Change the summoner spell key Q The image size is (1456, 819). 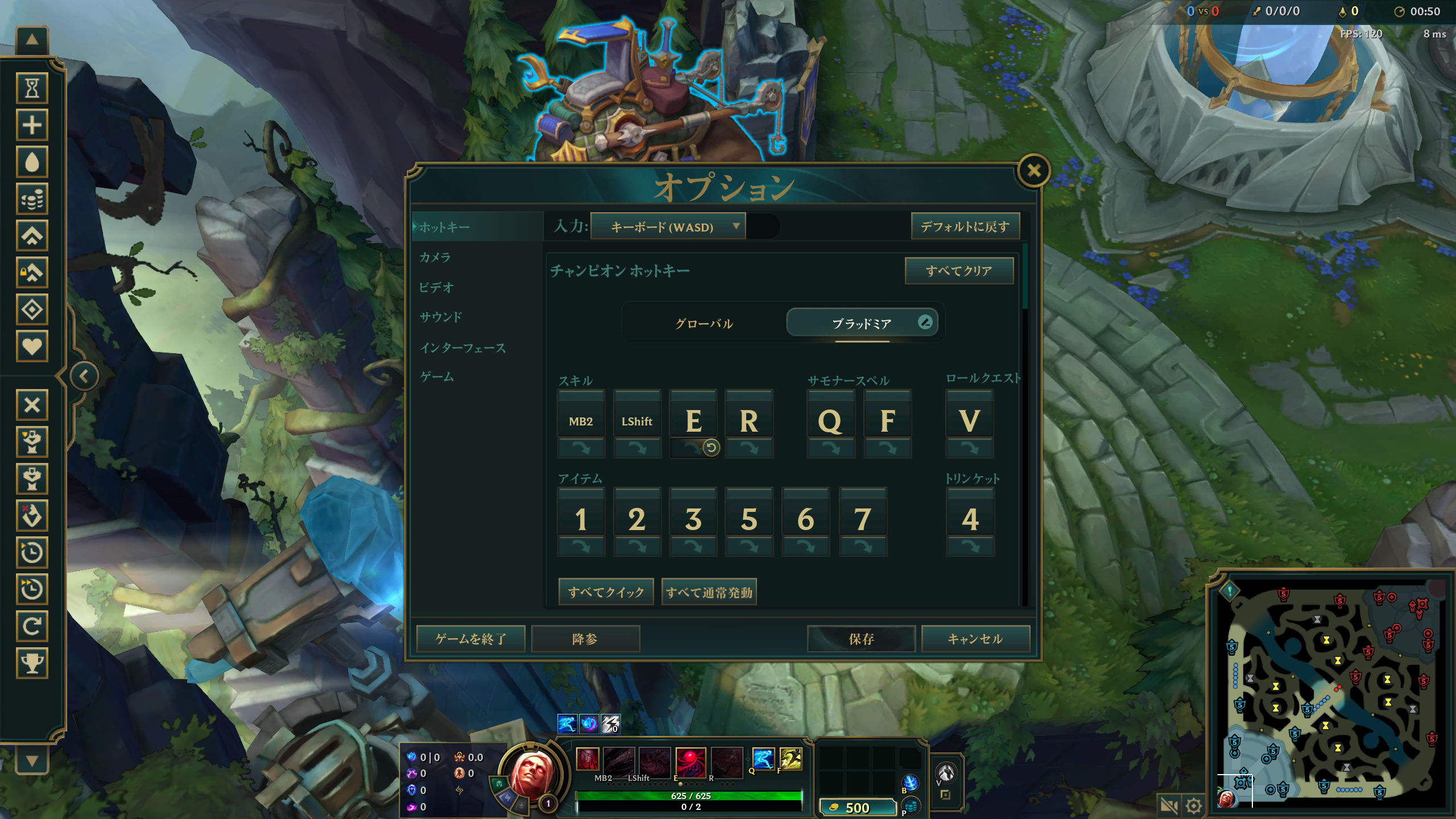pos(830,421)
